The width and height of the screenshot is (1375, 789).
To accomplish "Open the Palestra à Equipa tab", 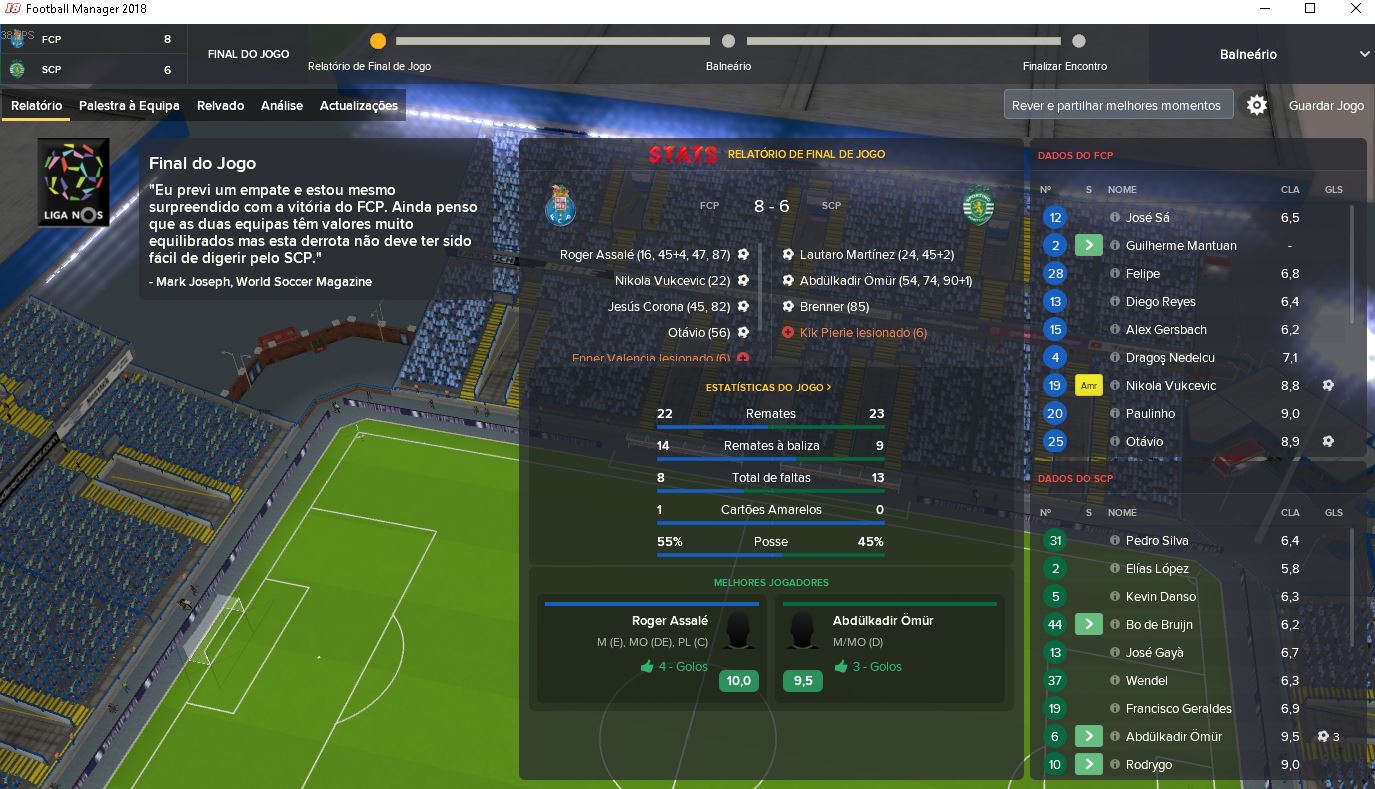I will pos(129,106).
